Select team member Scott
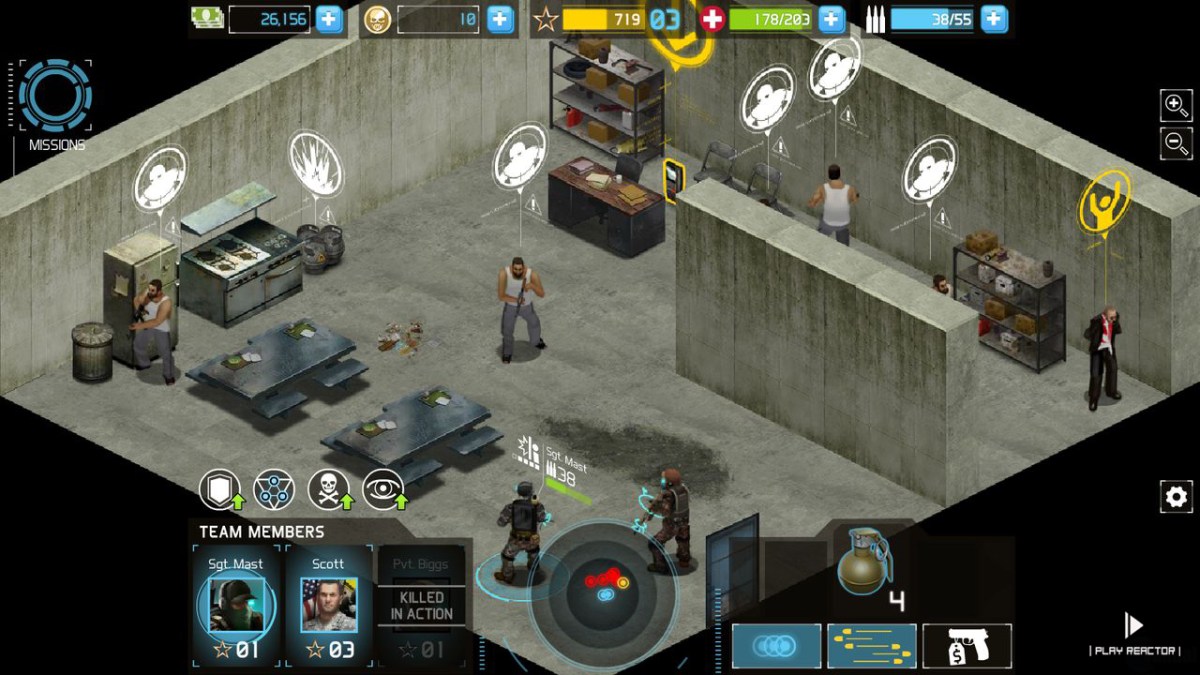This screenshot has width=1200, height=675. coord(328,605)
